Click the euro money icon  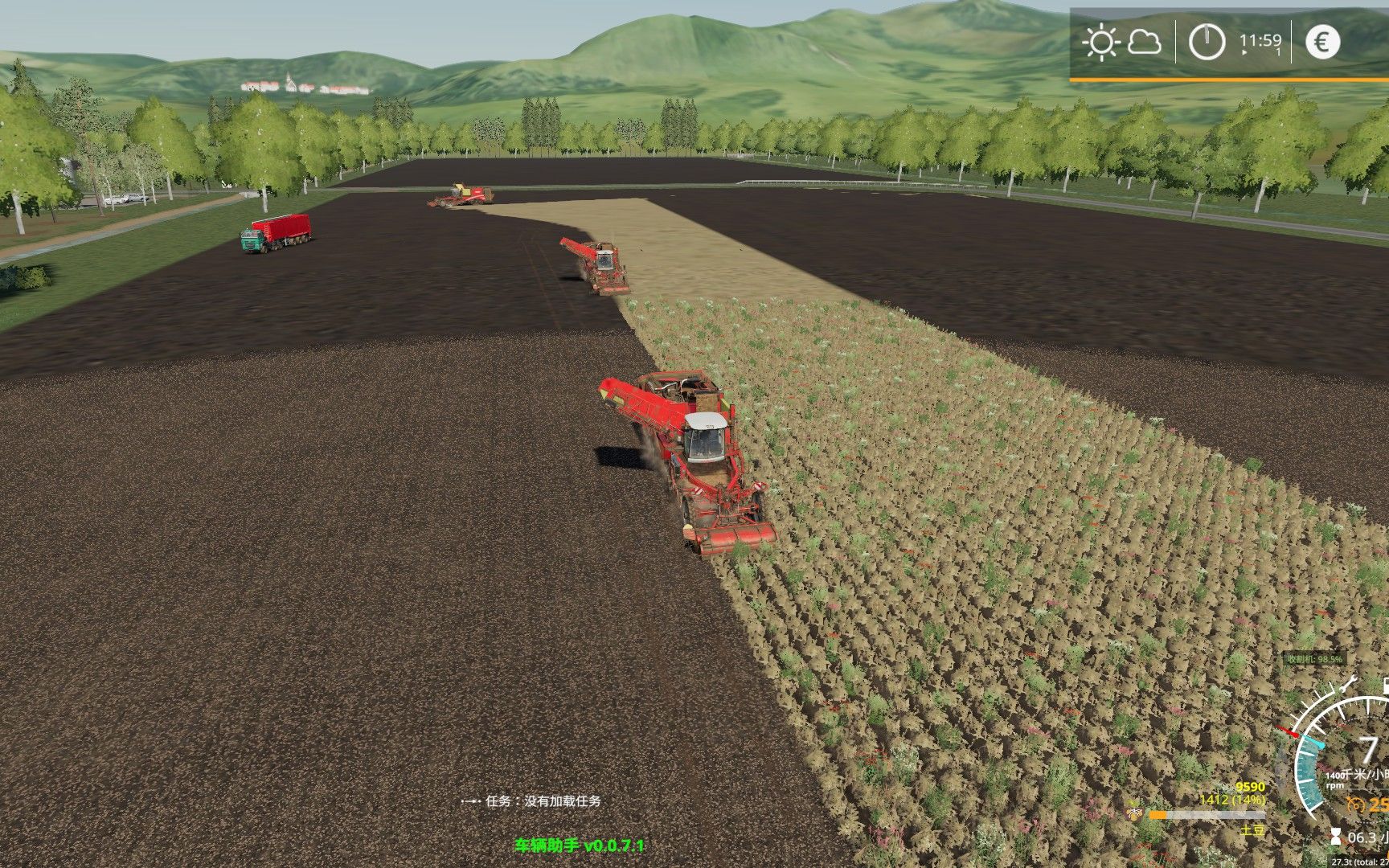tap(1322, 42)
